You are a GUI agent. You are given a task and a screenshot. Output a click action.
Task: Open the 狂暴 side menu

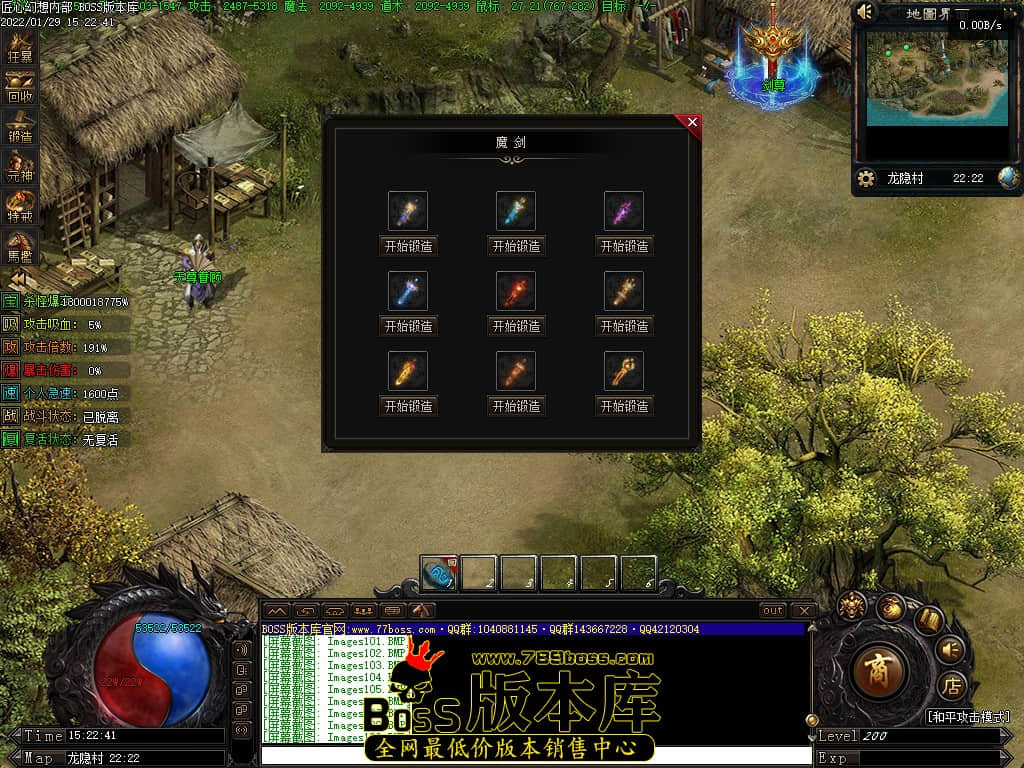click(x=20, y=48)
